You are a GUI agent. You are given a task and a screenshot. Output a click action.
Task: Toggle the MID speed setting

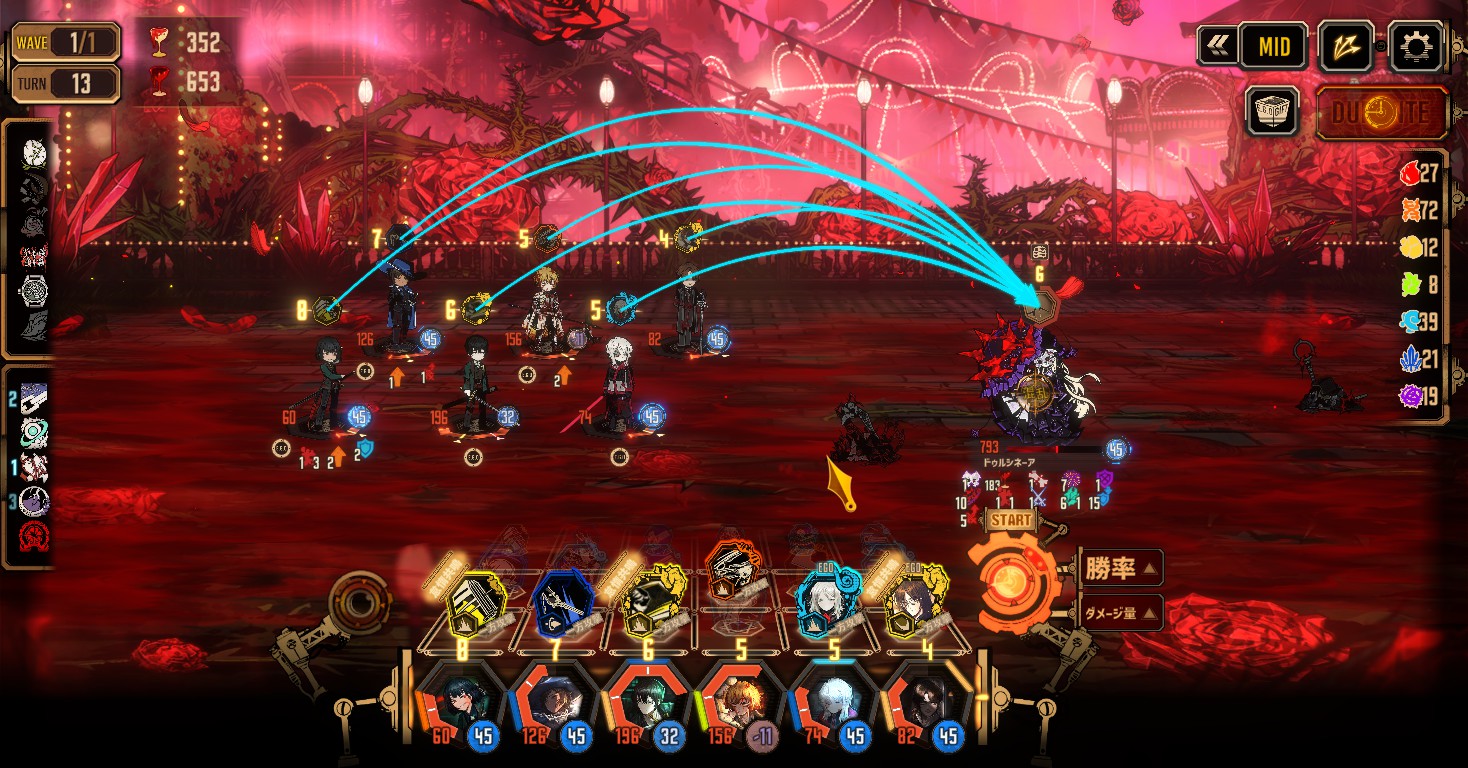pos(1273,46)
